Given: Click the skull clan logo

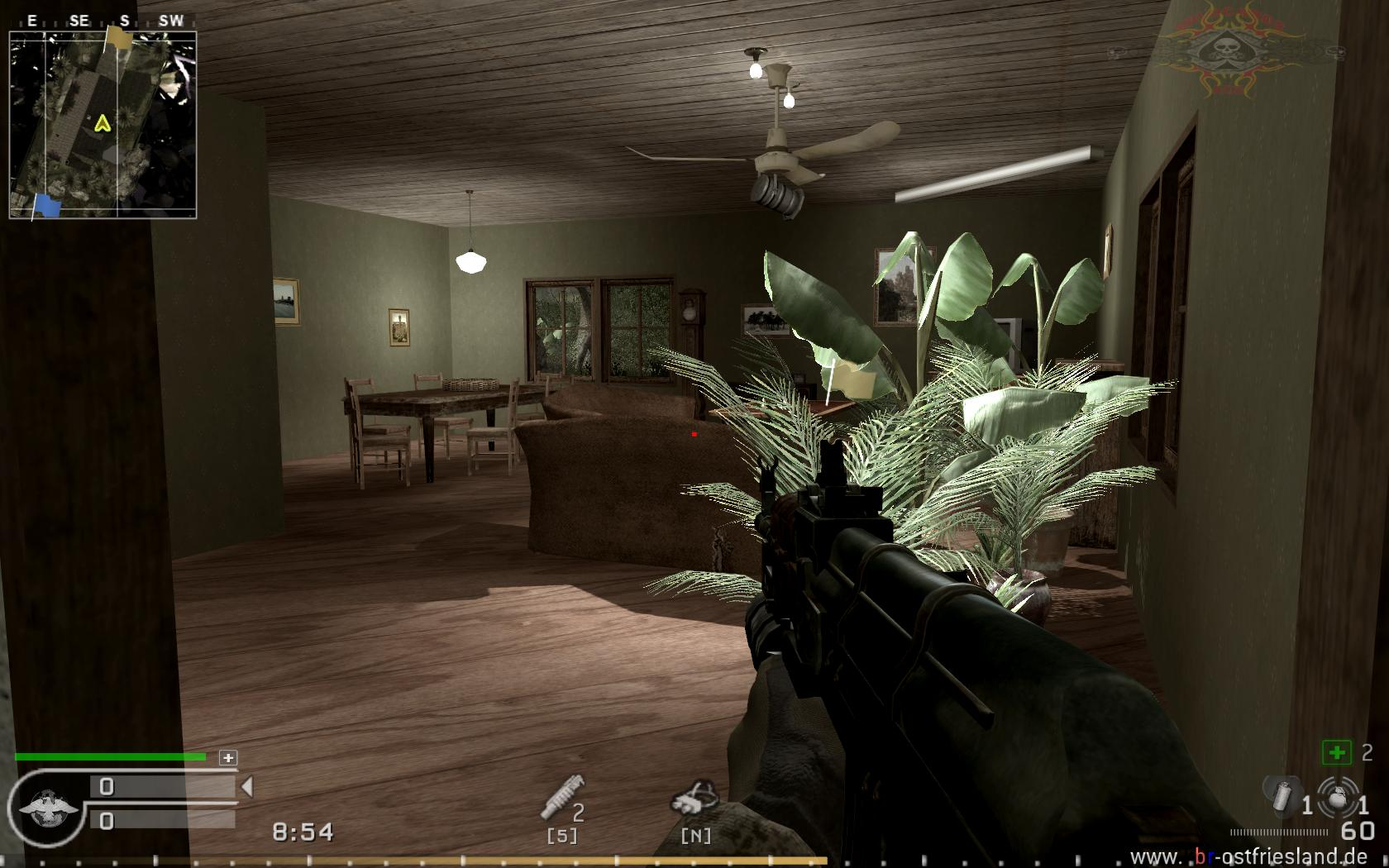Looking at the screenshot, I should (1221, 50).
